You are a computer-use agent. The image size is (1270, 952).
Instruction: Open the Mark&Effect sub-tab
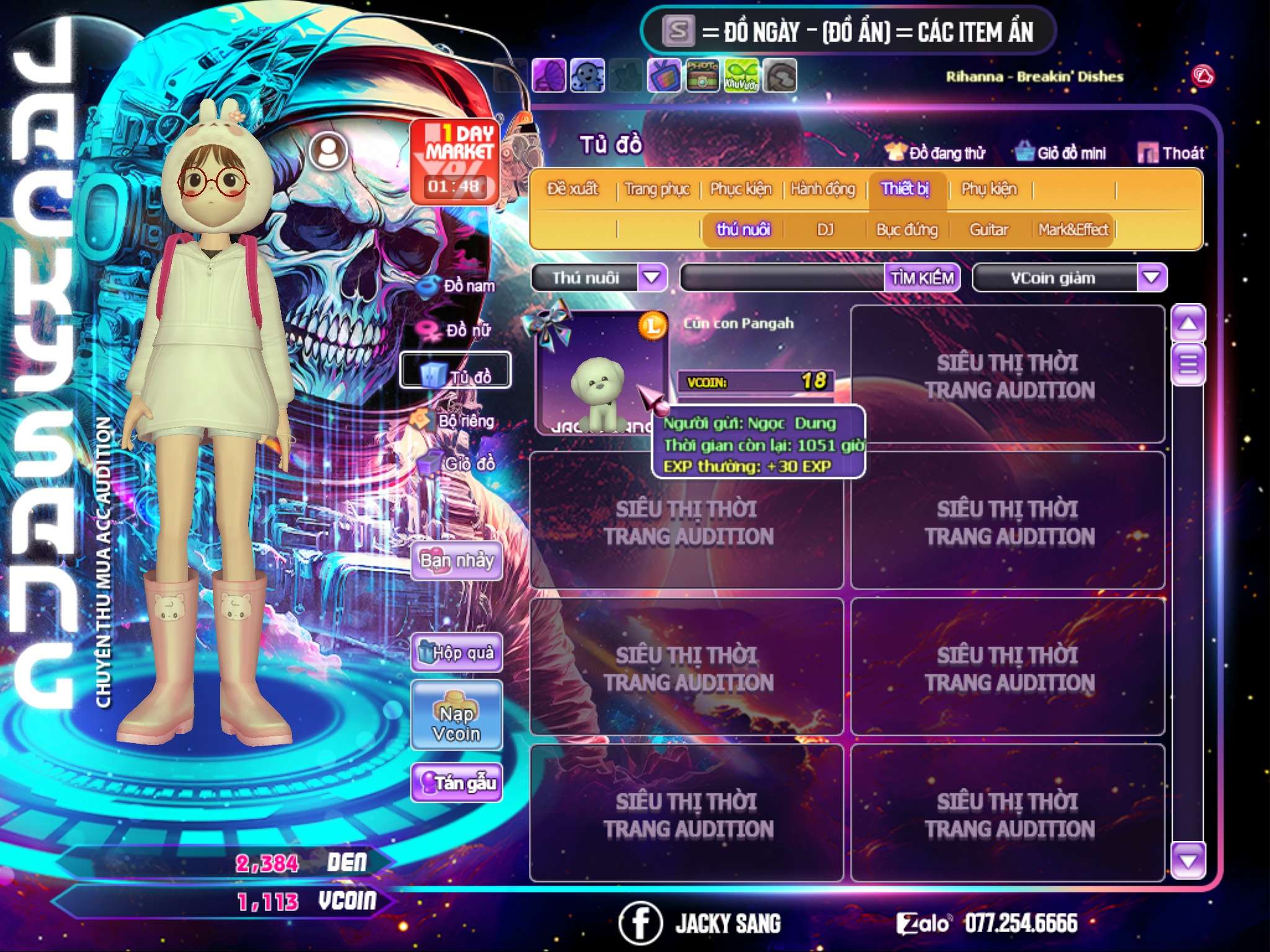pyautogui.click(x=1073, y=230)
